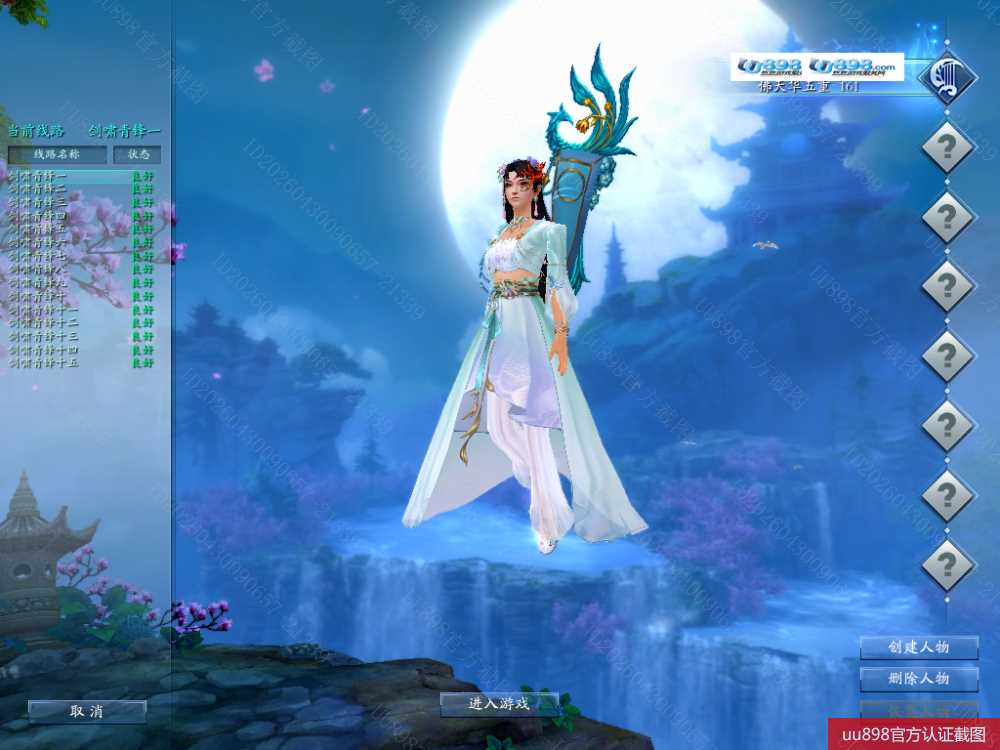Select server line 剑啸青锋一

click(40, 176)
